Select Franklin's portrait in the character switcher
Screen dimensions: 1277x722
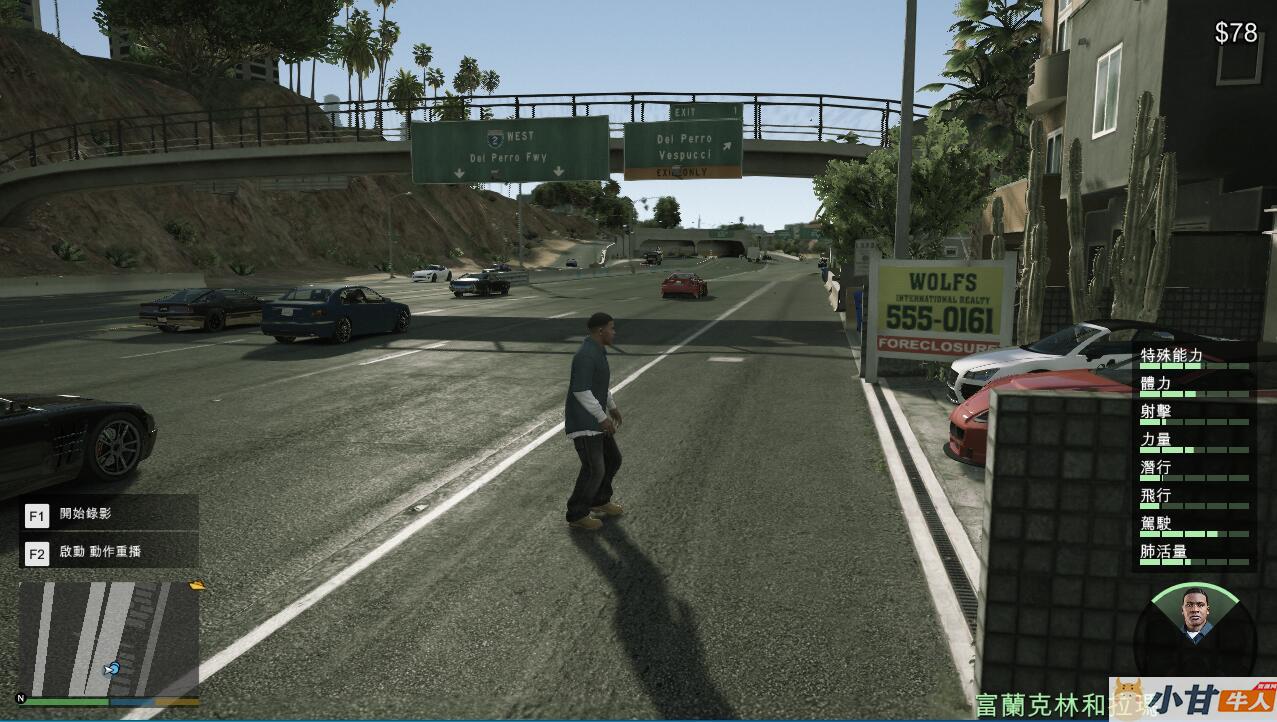point(1194,613)
